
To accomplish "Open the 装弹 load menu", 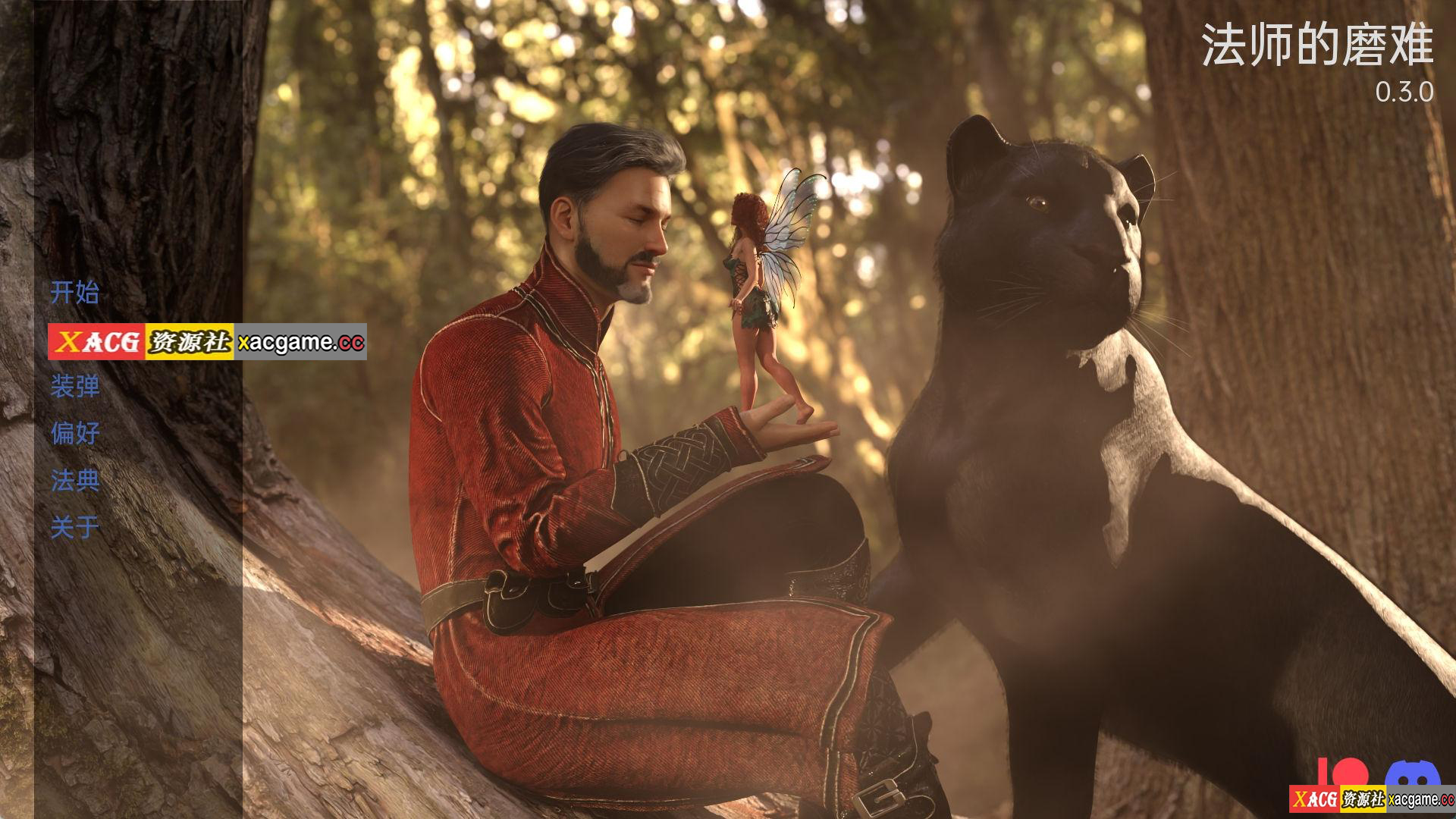I will click(x=74, y=386).
